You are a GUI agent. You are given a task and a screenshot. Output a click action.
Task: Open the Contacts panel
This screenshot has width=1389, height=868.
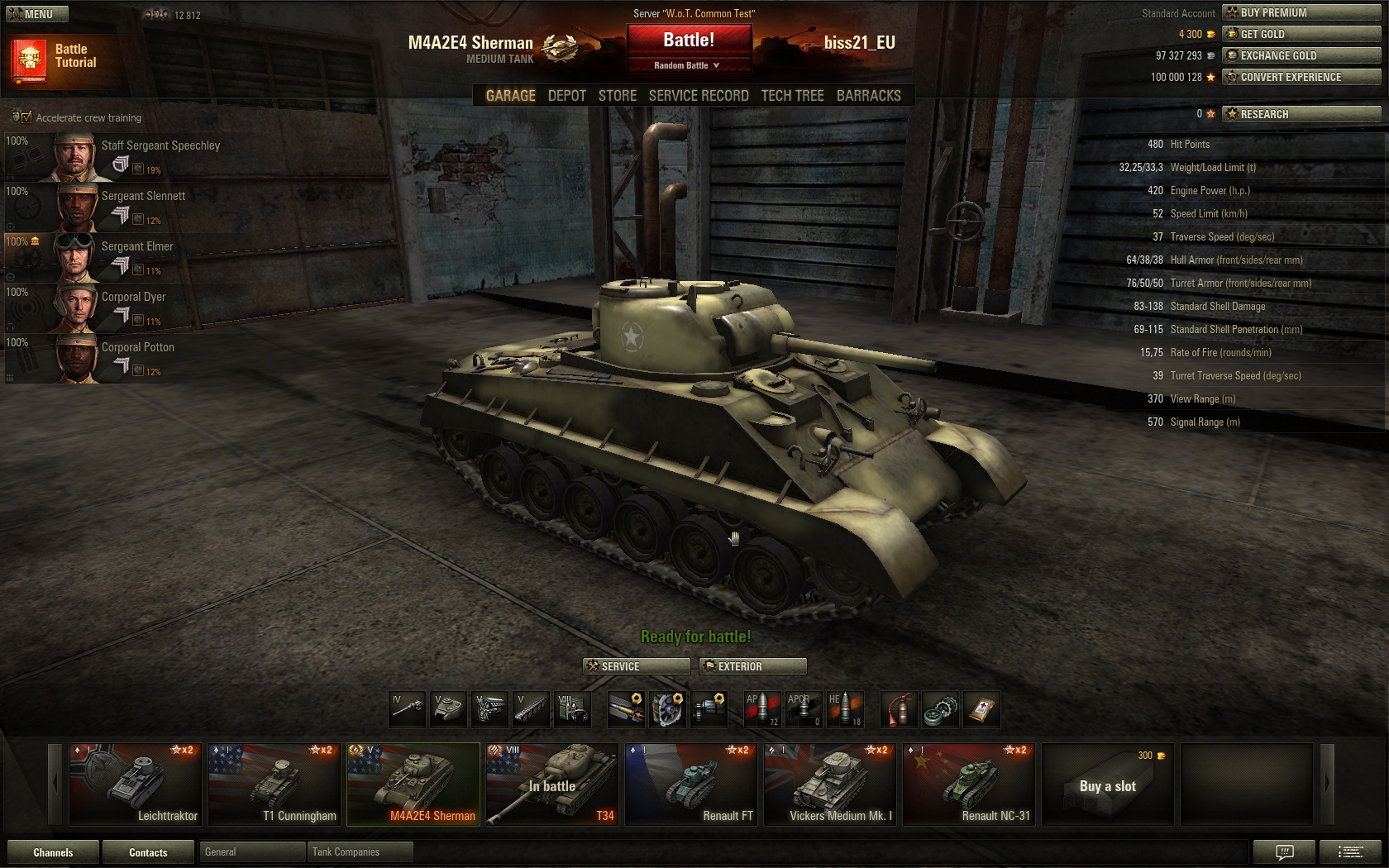coord(148,852)
